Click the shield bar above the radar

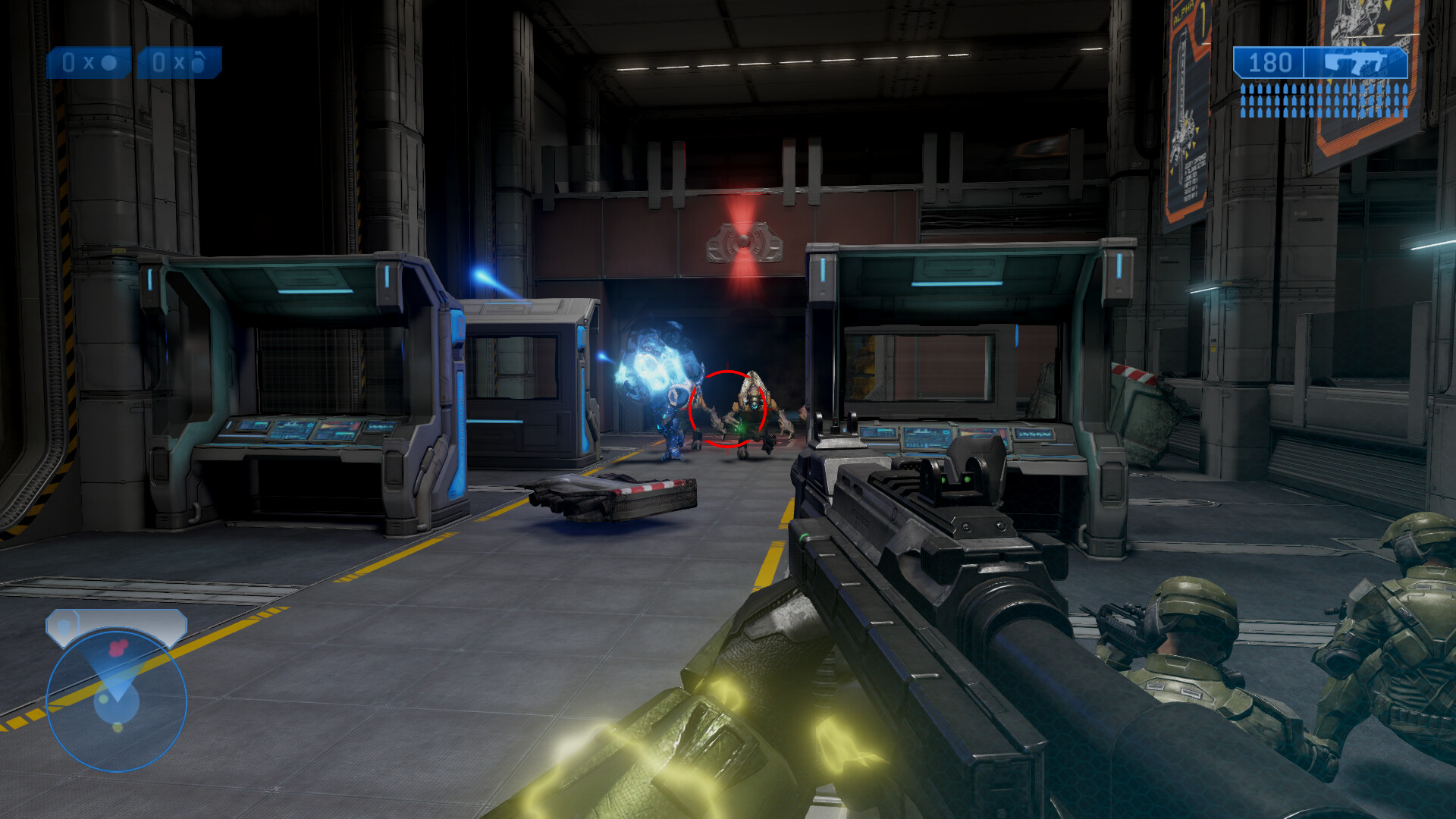click(116, 625)
